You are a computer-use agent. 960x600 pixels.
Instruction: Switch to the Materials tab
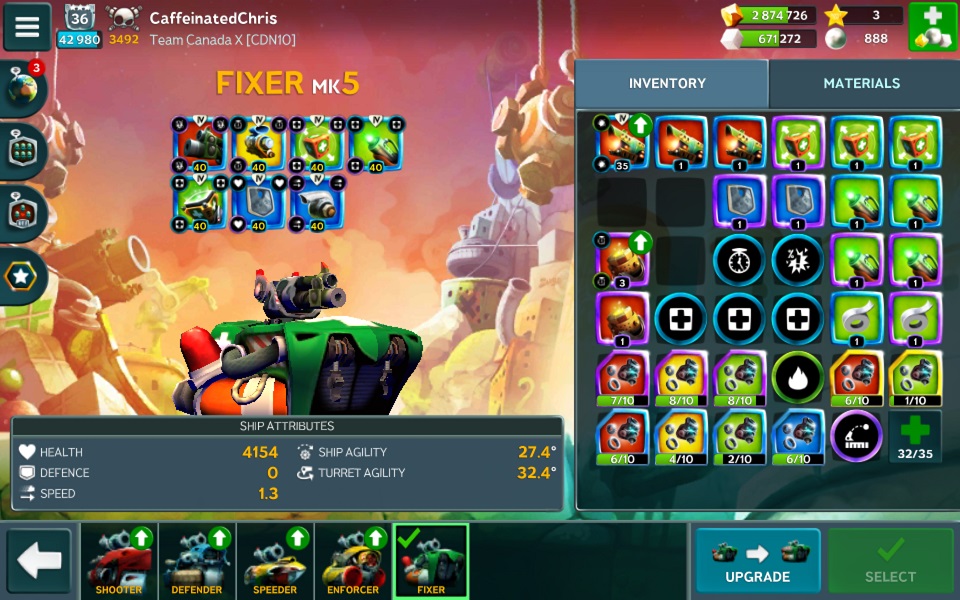pos(861,84)
